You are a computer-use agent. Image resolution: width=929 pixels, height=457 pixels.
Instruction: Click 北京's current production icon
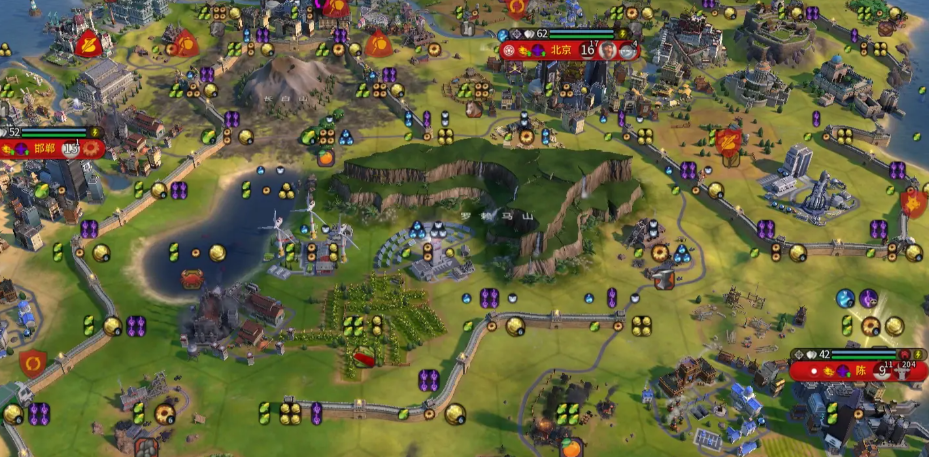(627, 50)
